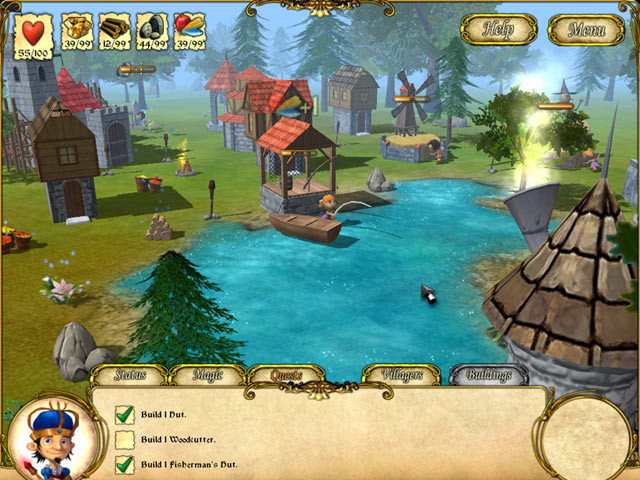This screenshot has height=480, width=640.
Task: Switch to the Status tab
Action: click(x=130, y=376)
